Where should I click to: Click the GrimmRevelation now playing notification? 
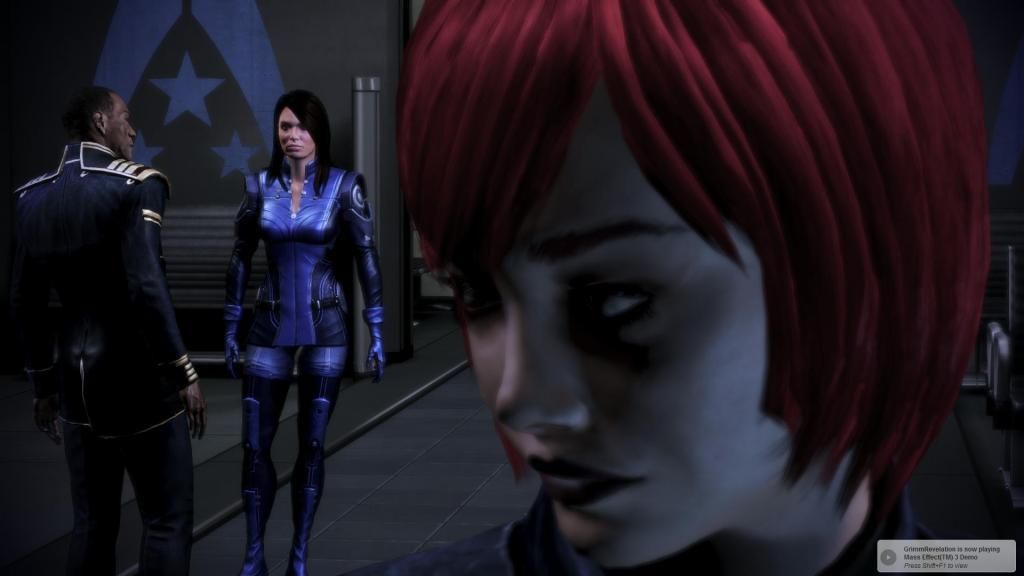click(x=946, y=556)
